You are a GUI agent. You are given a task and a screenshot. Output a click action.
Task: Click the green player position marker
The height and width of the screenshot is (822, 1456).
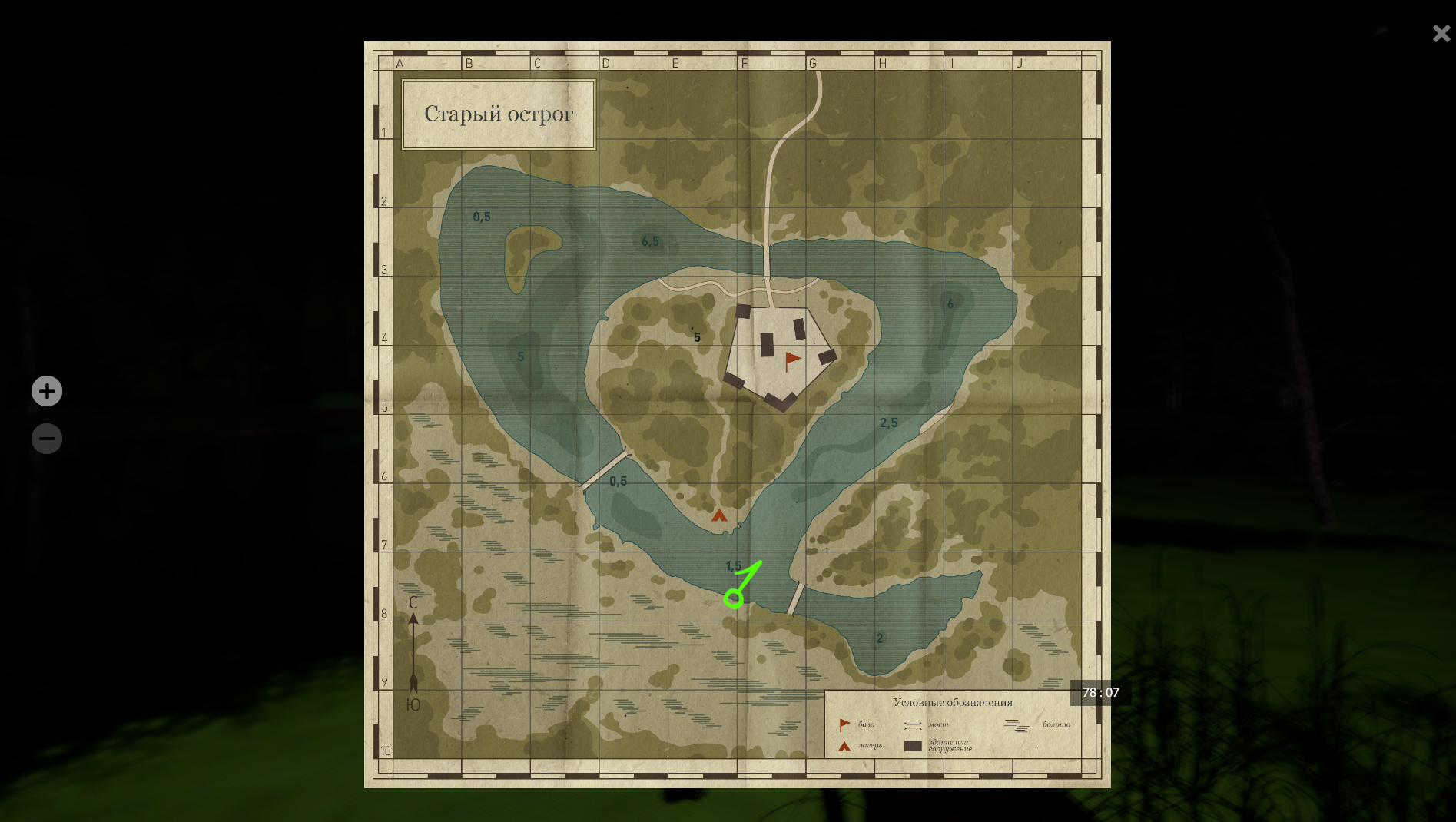point(735,597)
